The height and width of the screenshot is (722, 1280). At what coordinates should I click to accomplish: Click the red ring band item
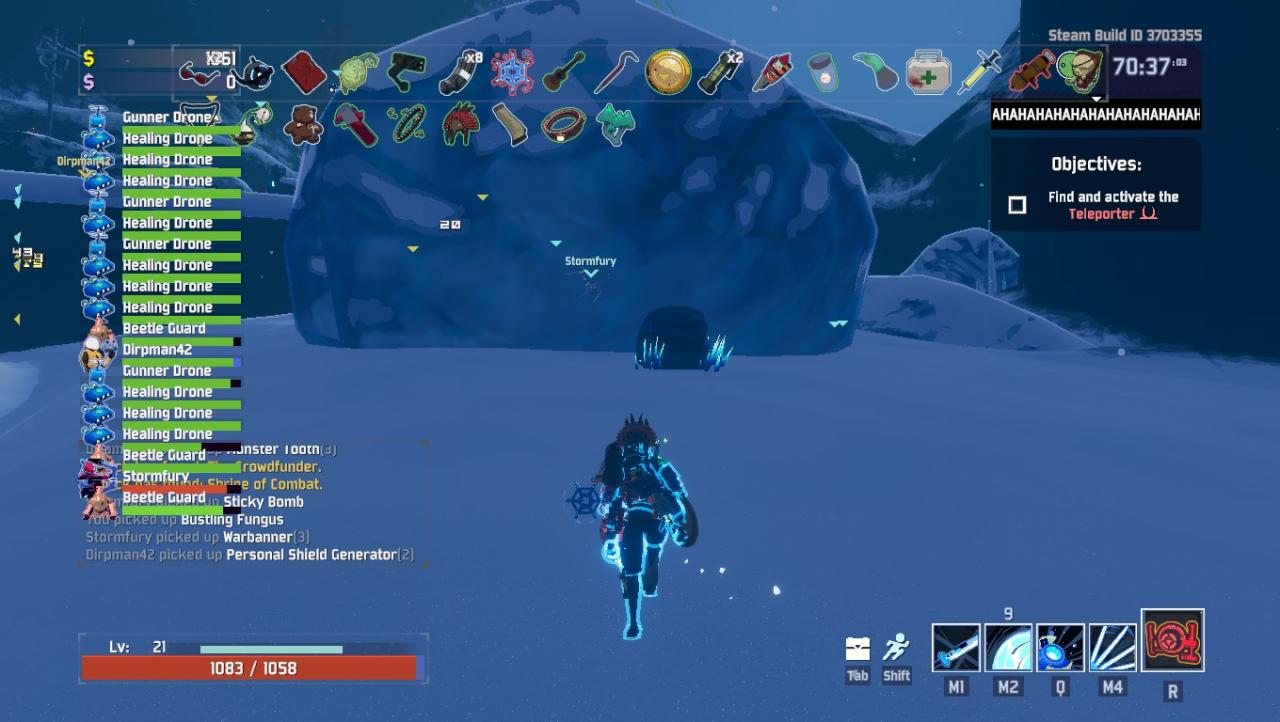pyautogui.click(x=563, y=125)
